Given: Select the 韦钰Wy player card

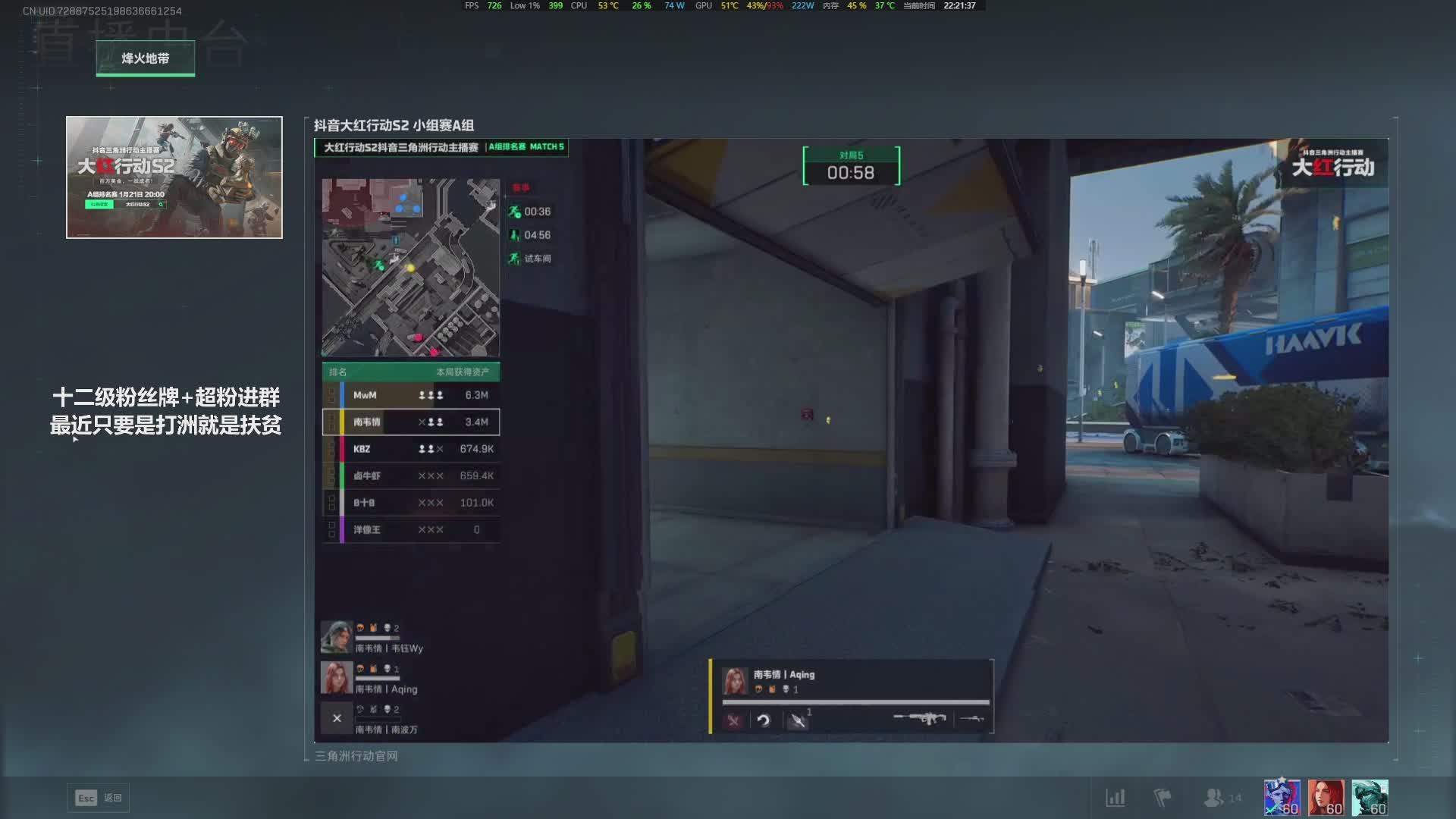Looking at the screenshot, I should pyautogui.click(x=373, y=638).
